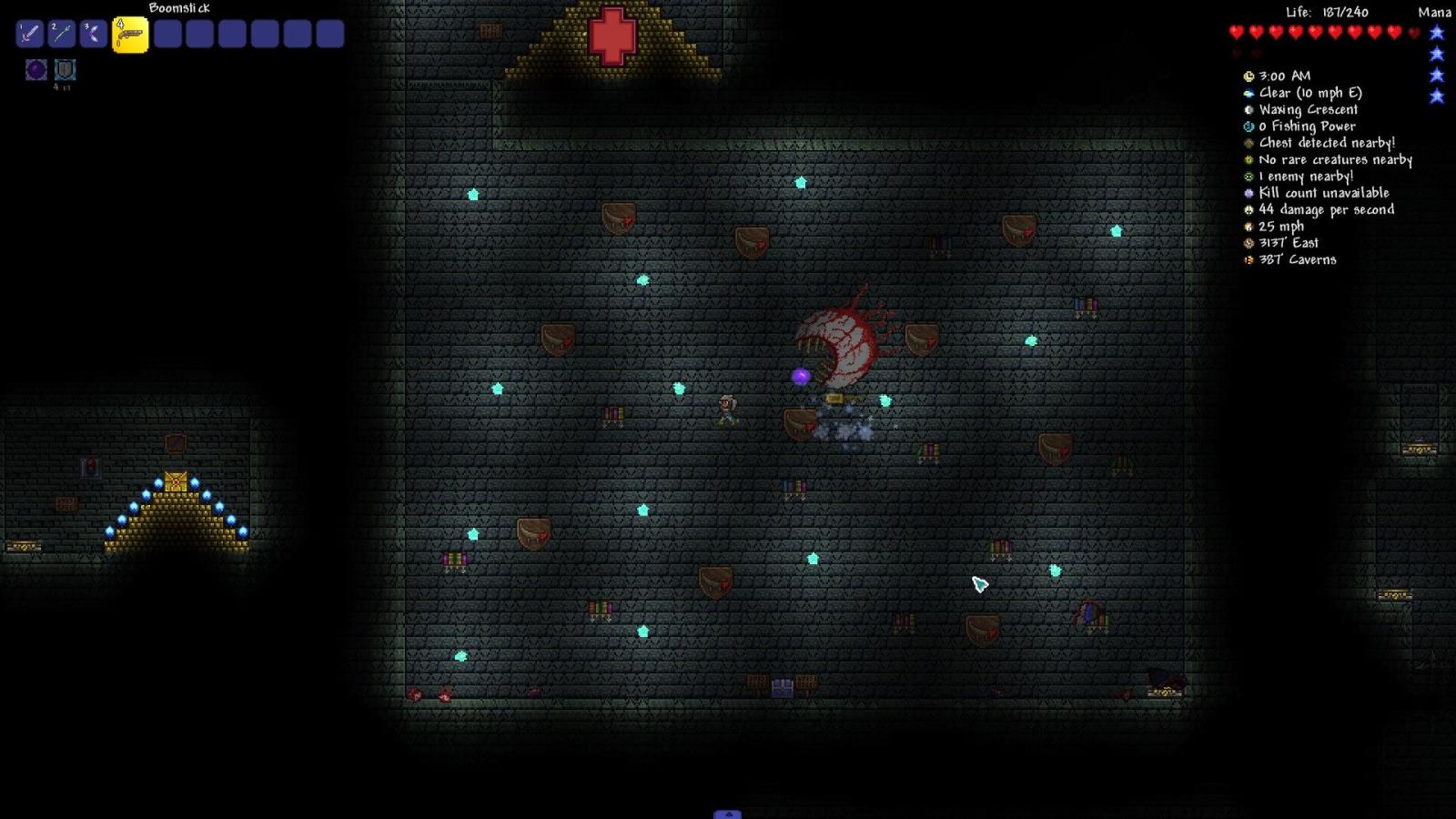Click the leftmost red heart in life display
1456x819 pixels.
point(1235,30)
